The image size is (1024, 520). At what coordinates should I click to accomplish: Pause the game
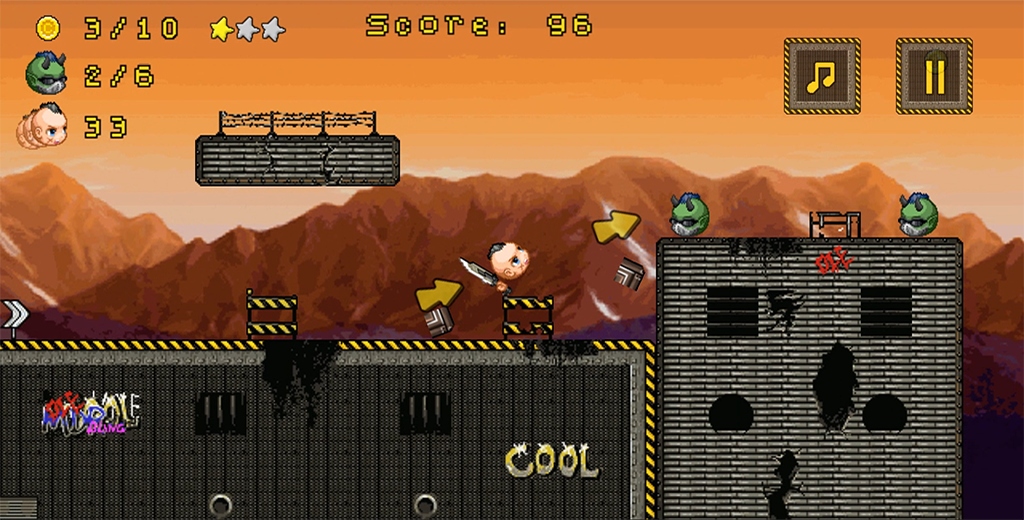[934, 76]
